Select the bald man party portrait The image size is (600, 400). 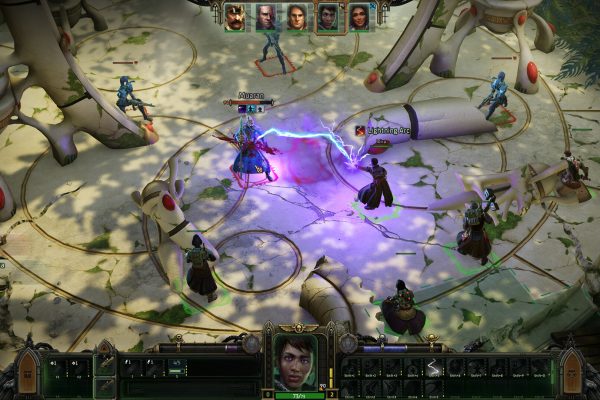266,17
